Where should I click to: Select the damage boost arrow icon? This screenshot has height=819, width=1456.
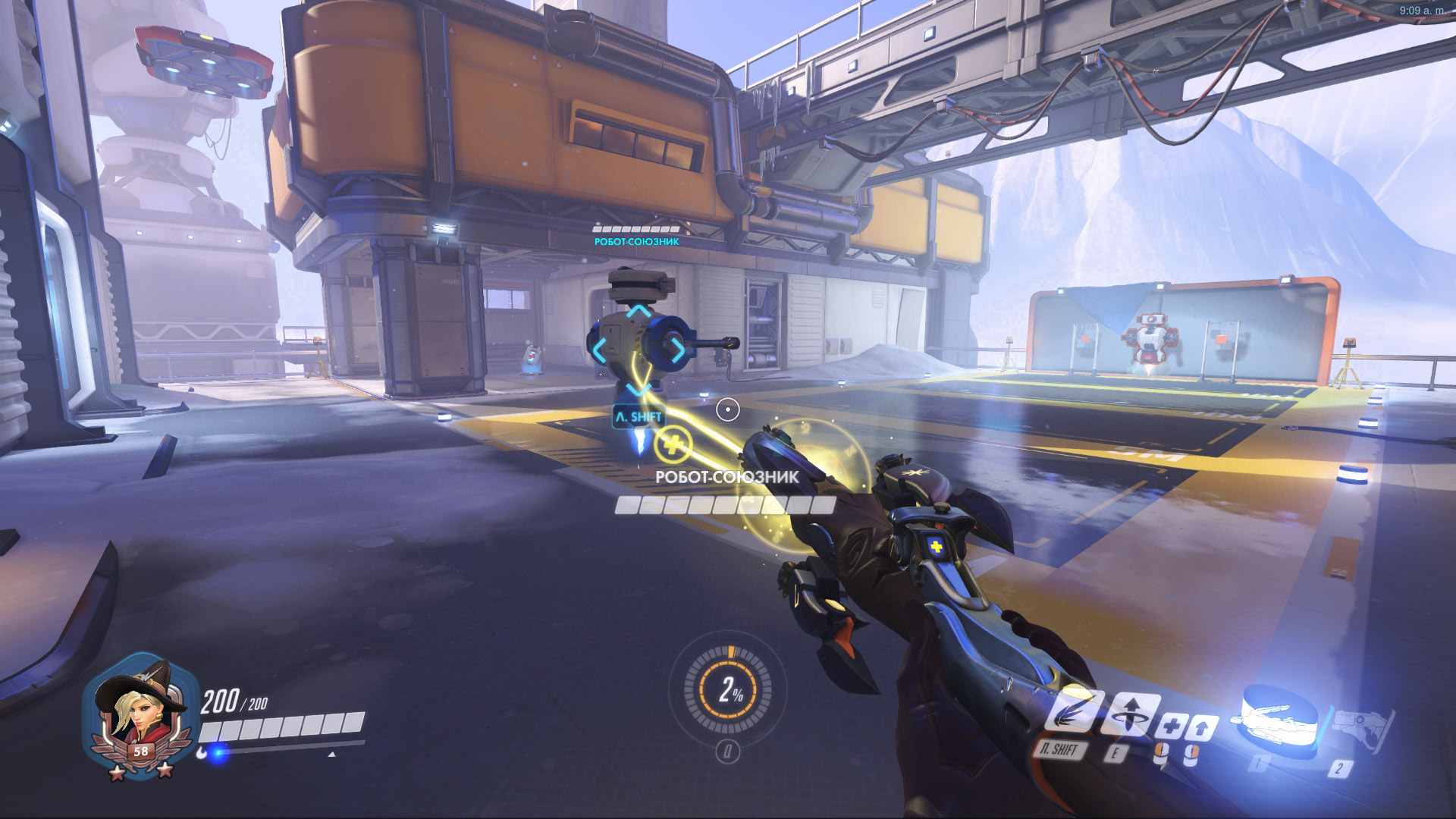click(x=1201, y=728)
